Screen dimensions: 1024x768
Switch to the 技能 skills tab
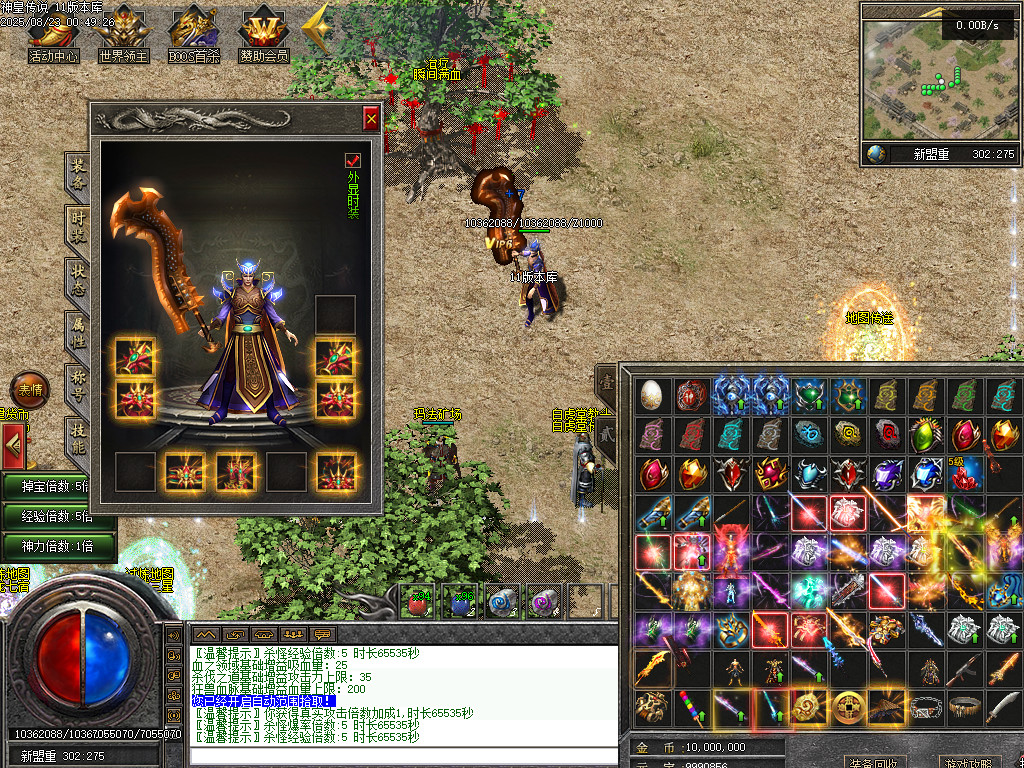point(78,438)
